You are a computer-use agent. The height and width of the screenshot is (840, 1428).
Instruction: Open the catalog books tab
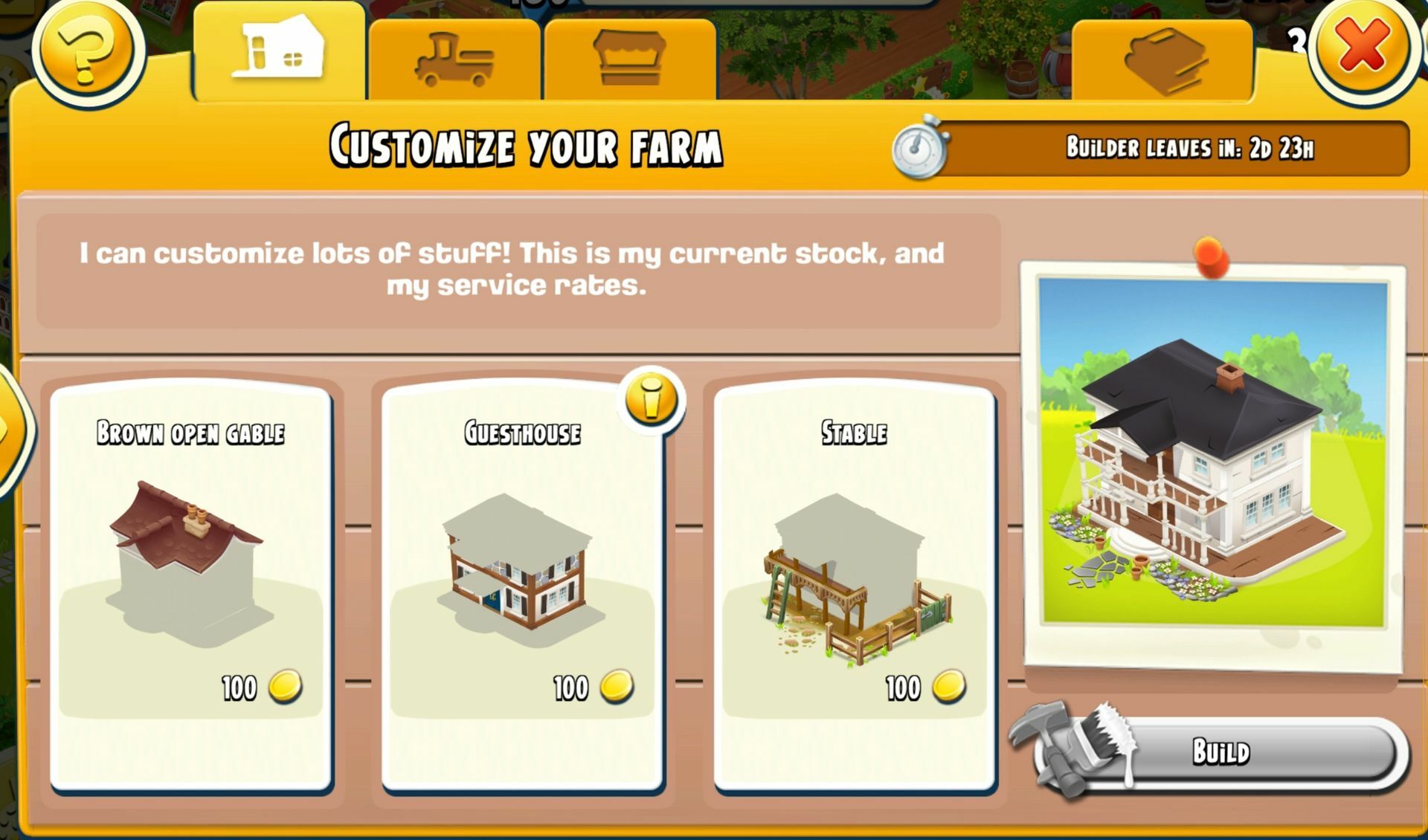pyautogui.click(x=1162, y=59)
